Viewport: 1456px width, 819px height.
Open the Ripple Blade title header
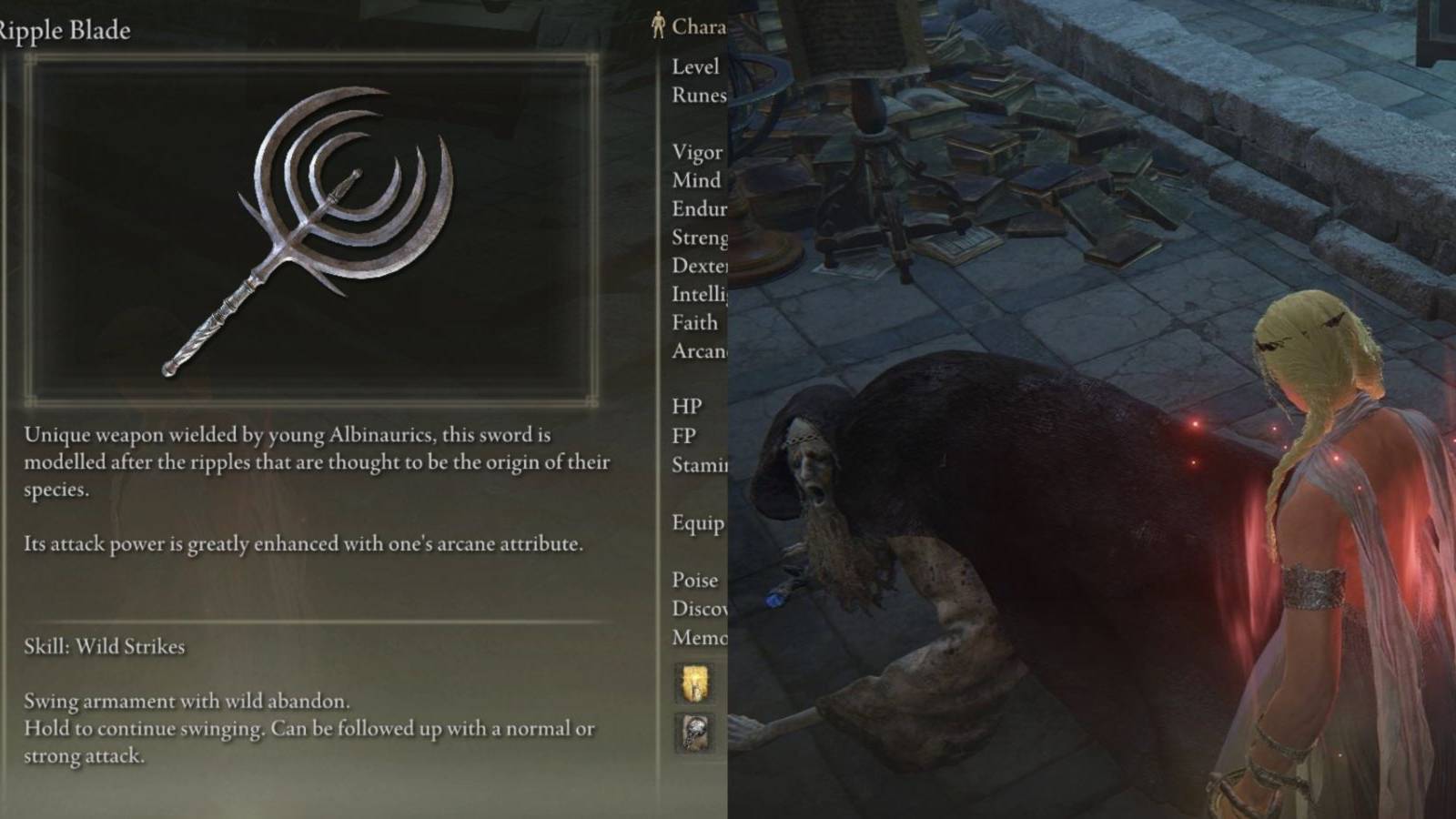[66, 29]
